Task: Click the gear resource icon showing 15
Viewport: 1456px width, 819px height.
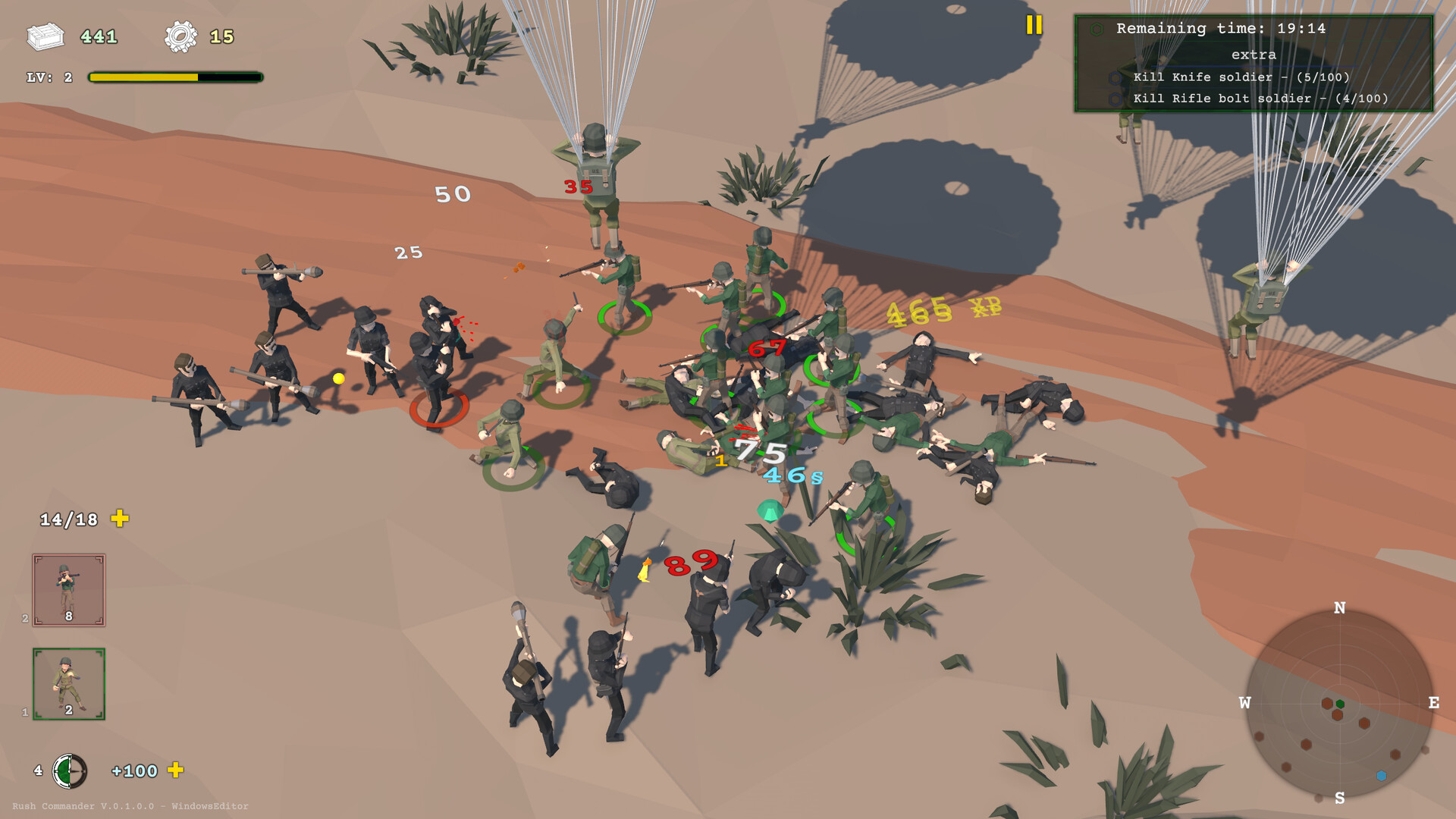Action: 180,34
